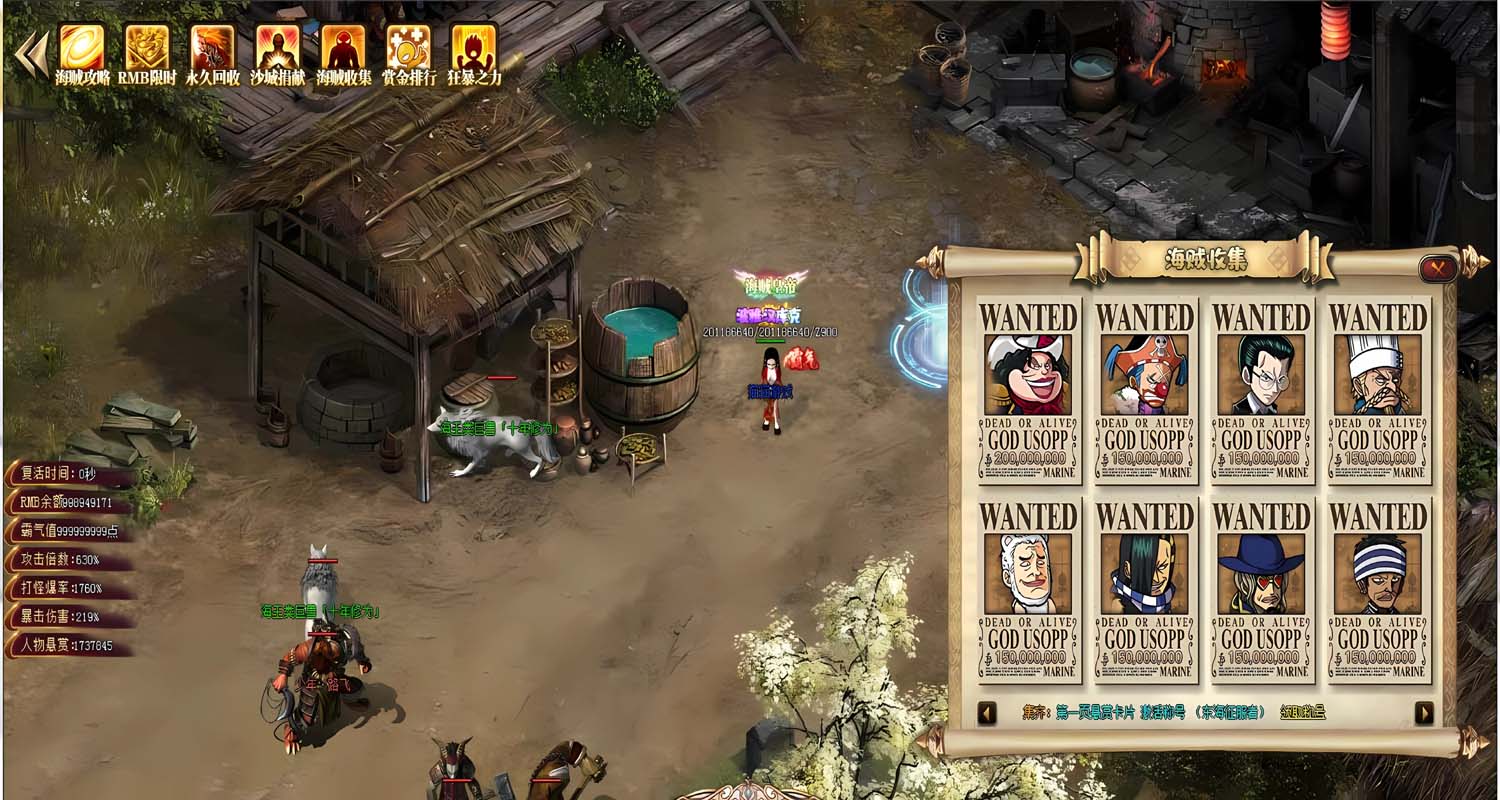Select the 200,000,000 bounty wanted poster
The height and width of the screenshot is (800, 1500).
coord(1029,391)
